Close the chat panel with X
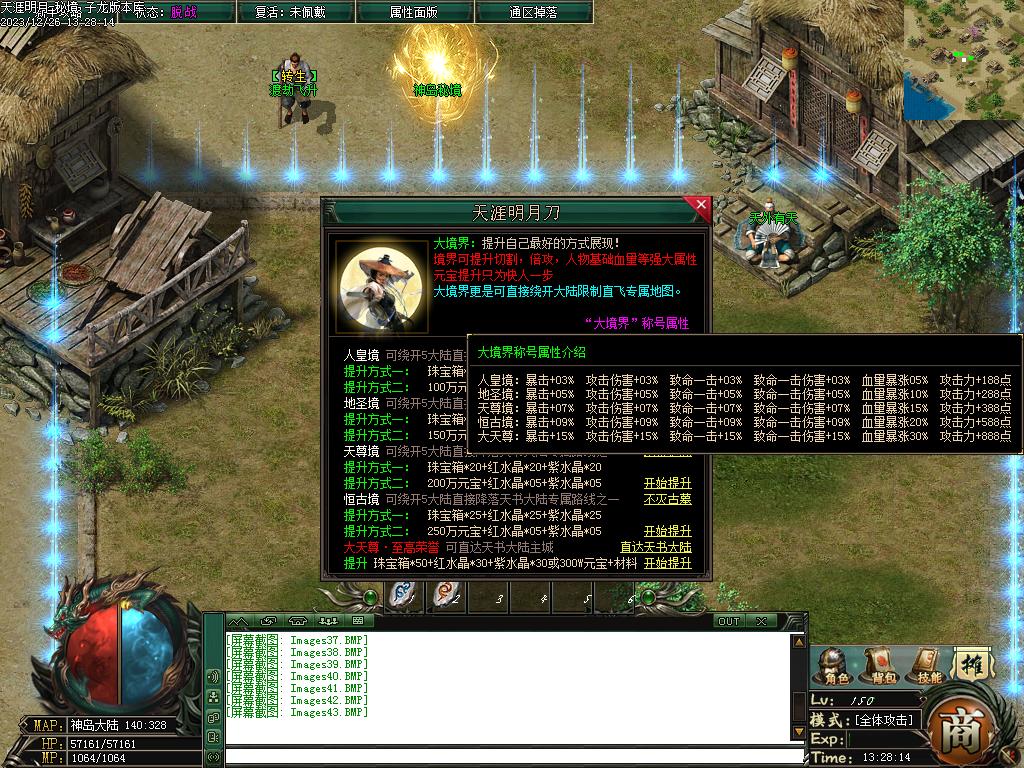1024x768 pixels. point(762,621)
